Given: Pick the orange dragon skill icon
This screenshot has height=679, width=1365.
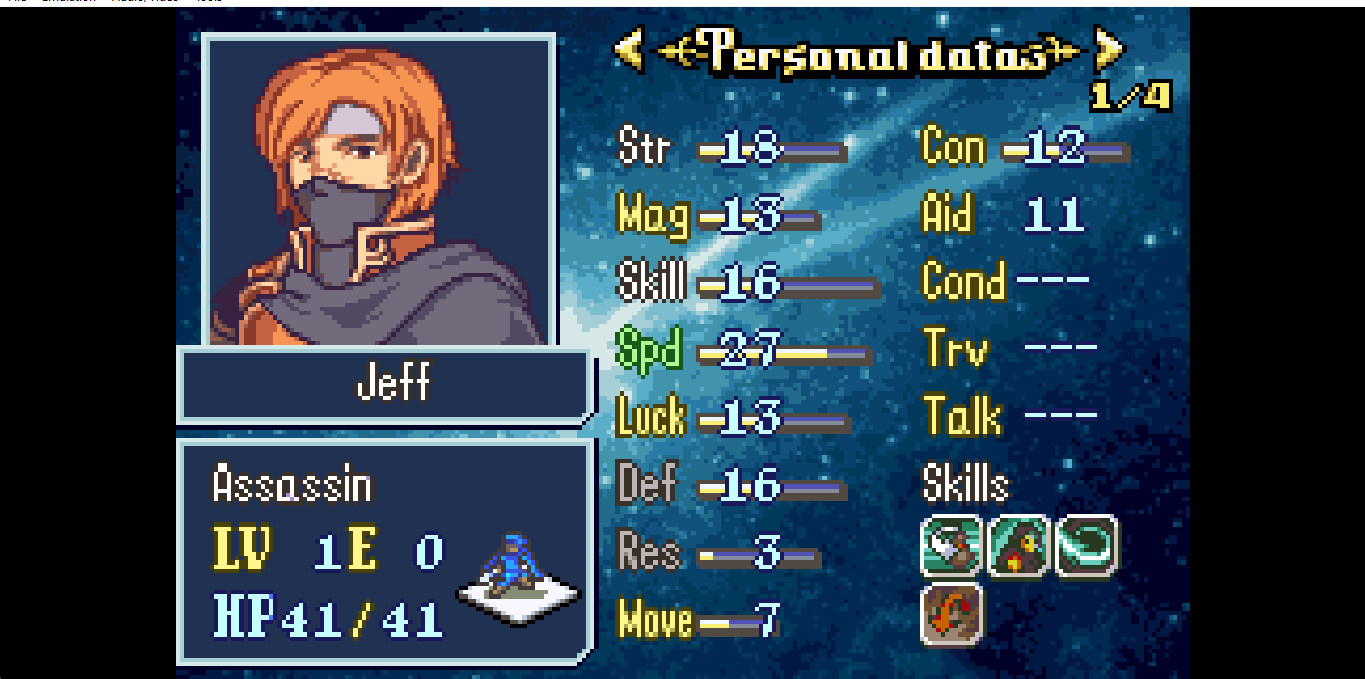Looking at the screenshot, I should (950, 614).
